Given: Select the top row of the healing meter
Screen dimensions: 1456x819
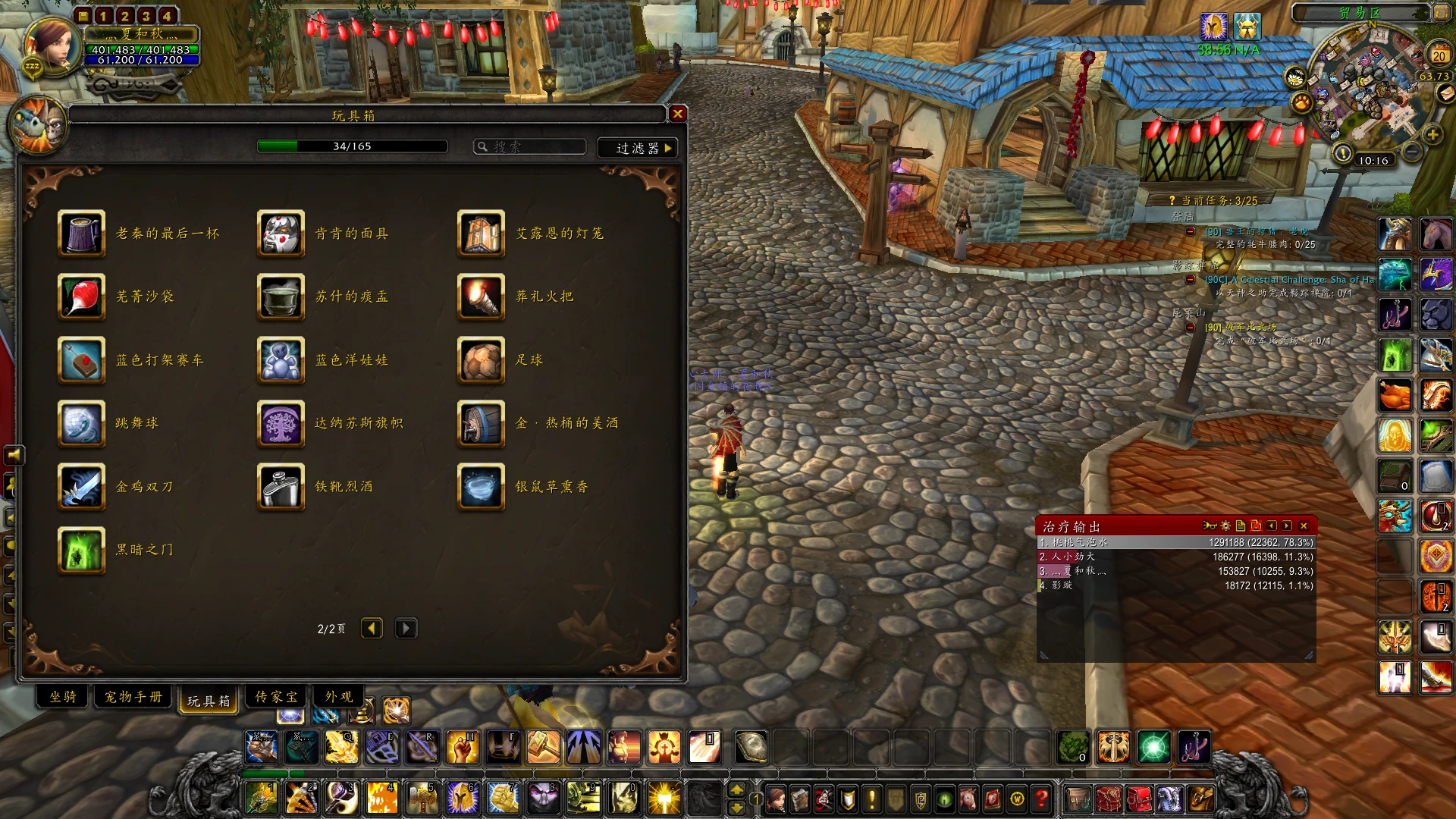Looking at the screenshot, I should point(1175,543).
